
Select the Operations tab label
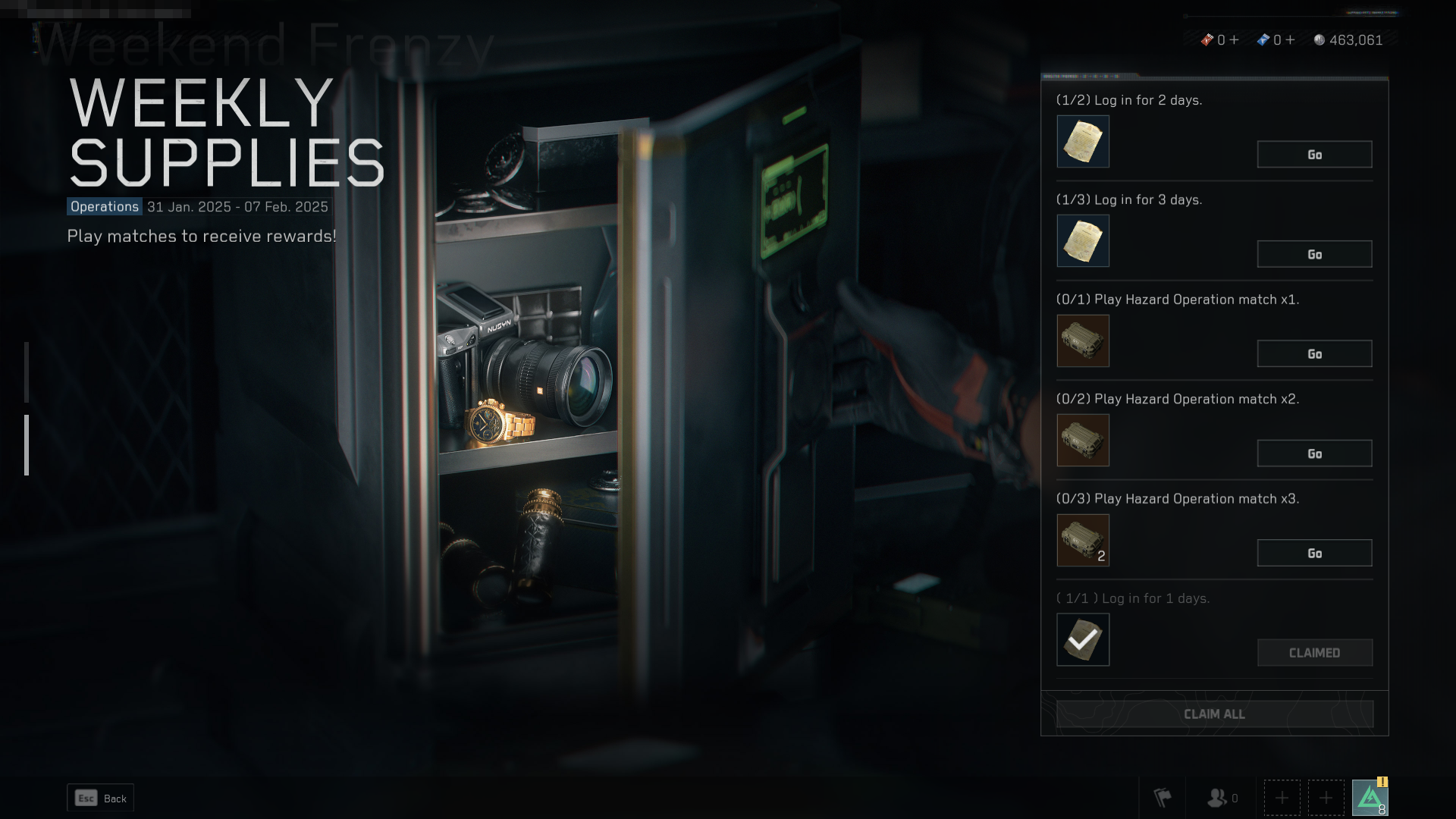(x=103, y=206)
